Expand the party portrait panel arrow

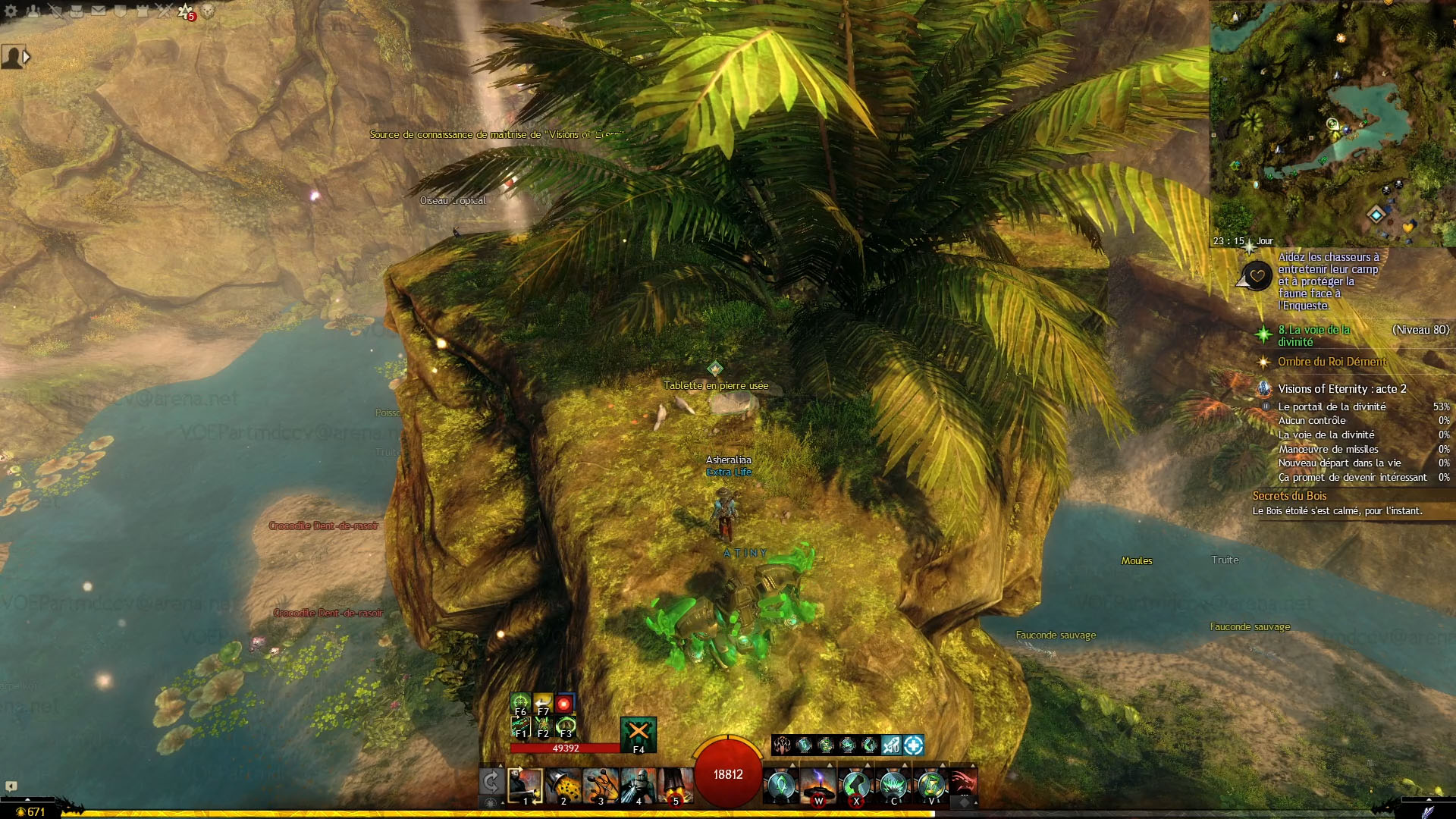[27, 57]
